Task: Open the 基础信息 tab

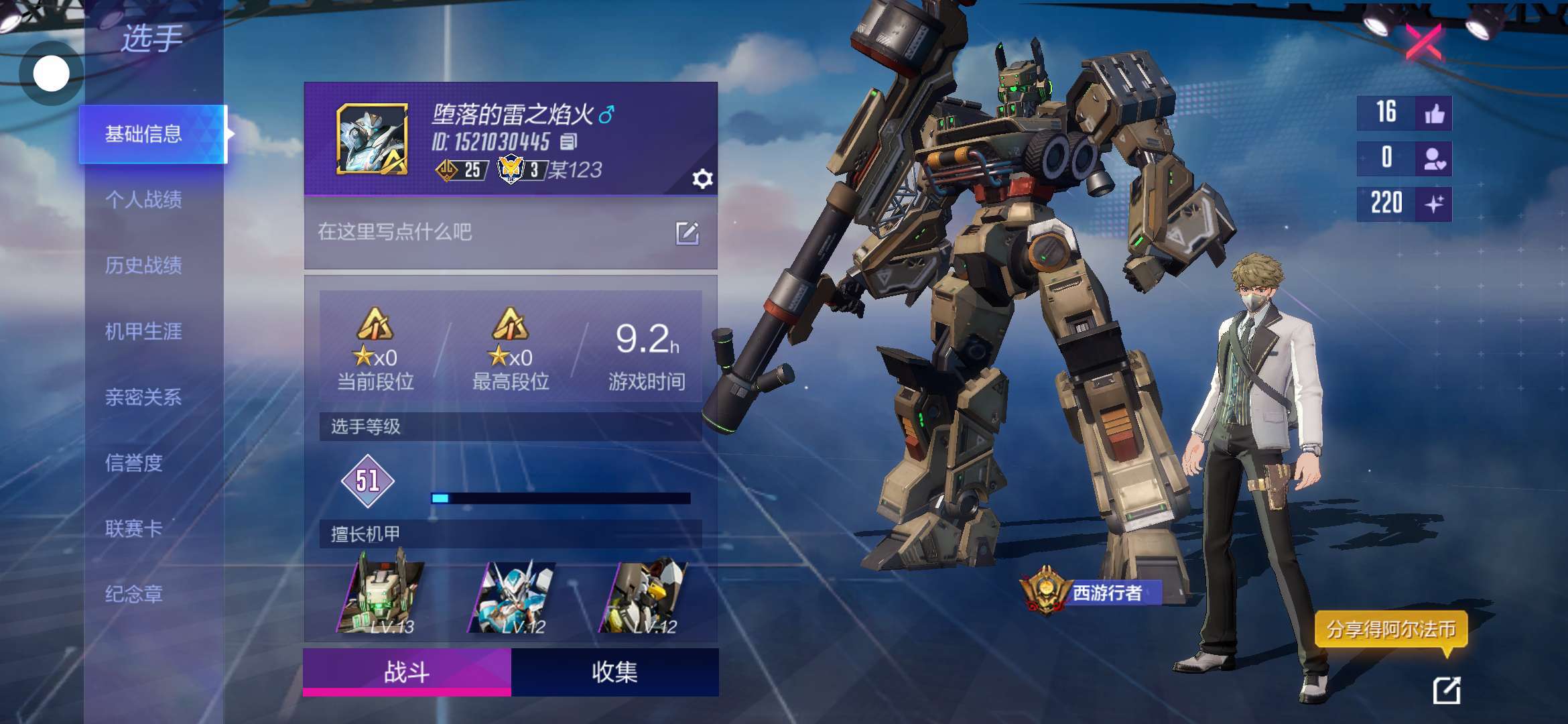Action: pyautogui.click(x=143, y=134)
